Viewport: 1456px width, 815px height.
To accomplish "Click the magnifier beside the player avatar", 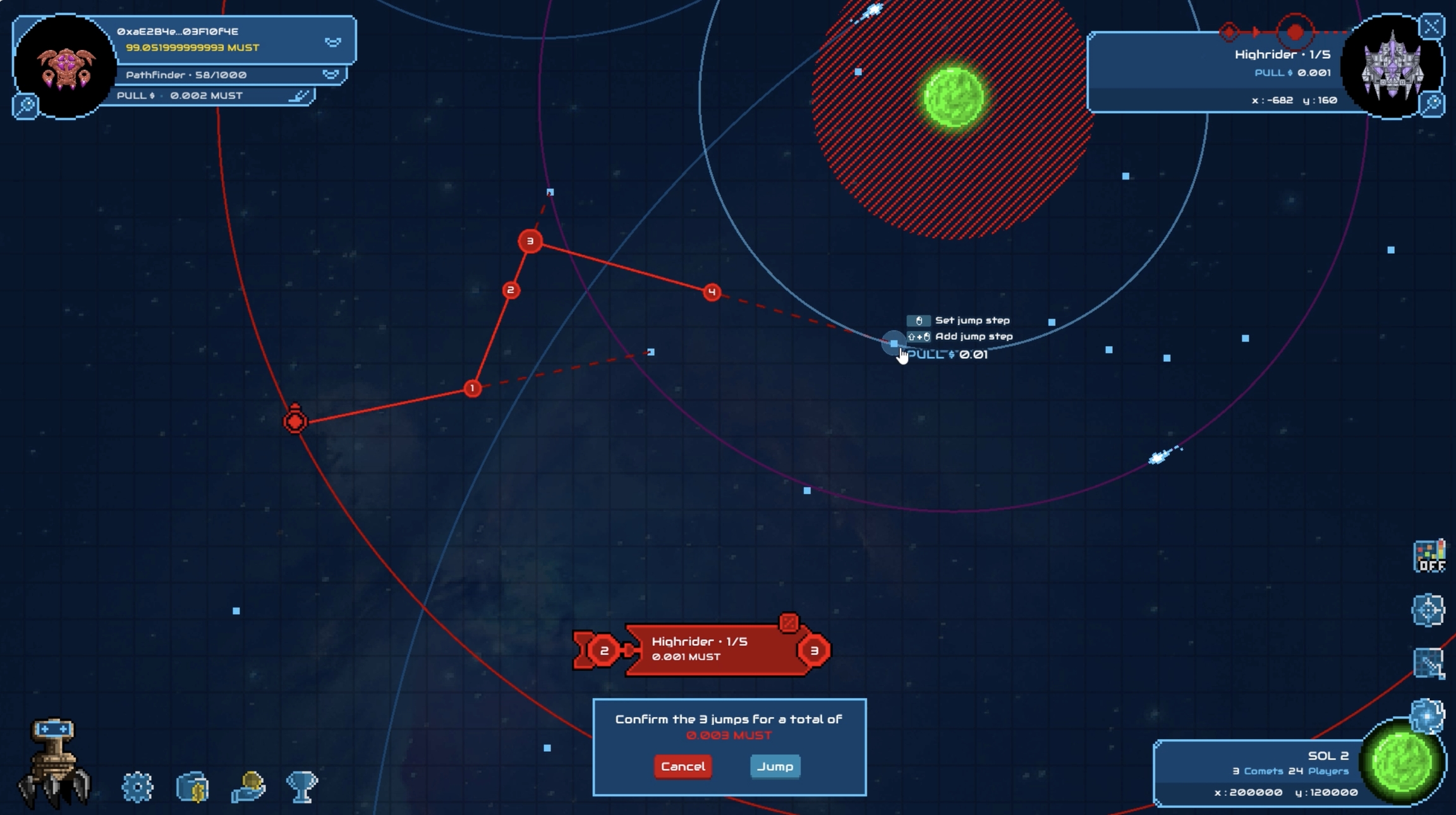I will pyautogui.click(x=26, y=106).
